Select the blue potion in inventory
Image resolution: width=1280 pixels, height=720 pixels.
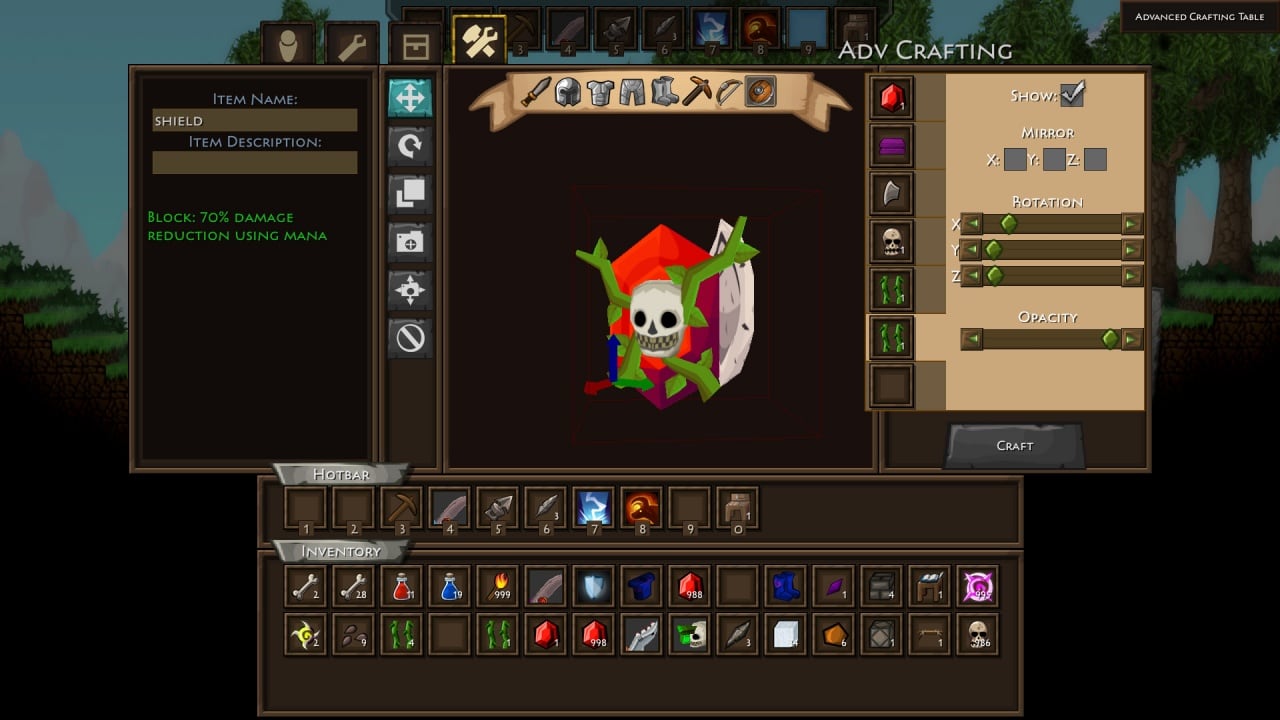point(449,587)
